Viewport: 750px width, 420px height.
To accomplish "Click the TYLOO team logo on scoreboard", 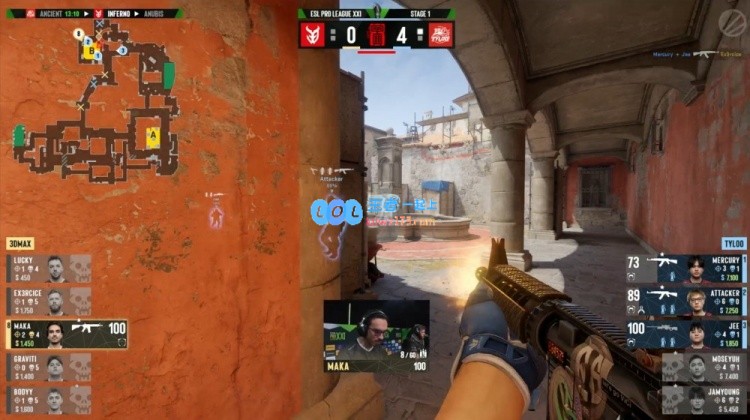I will click(x=441, y=35).
